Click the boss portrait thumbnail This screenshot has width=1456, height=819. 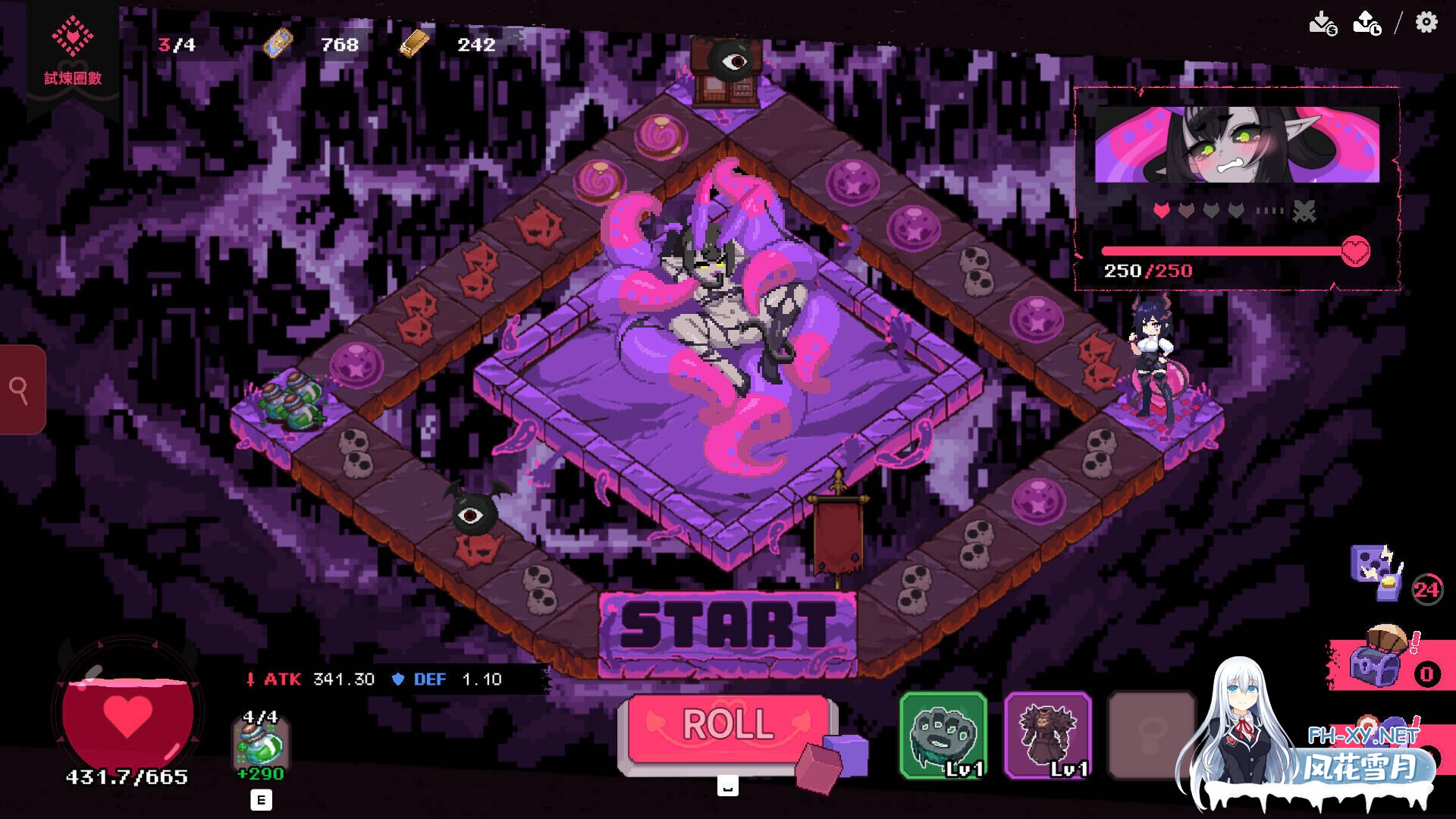click(x=1237, y=144)
